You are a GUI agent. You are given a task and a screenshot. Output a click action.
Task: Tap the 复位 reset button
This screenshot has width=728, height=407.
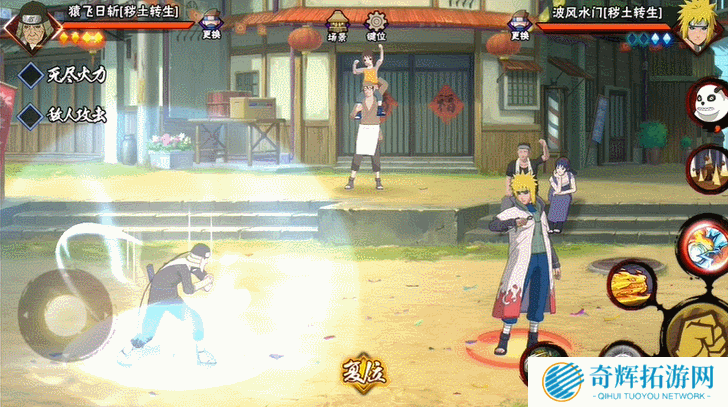pyautogui.click(x=363, y=373)
